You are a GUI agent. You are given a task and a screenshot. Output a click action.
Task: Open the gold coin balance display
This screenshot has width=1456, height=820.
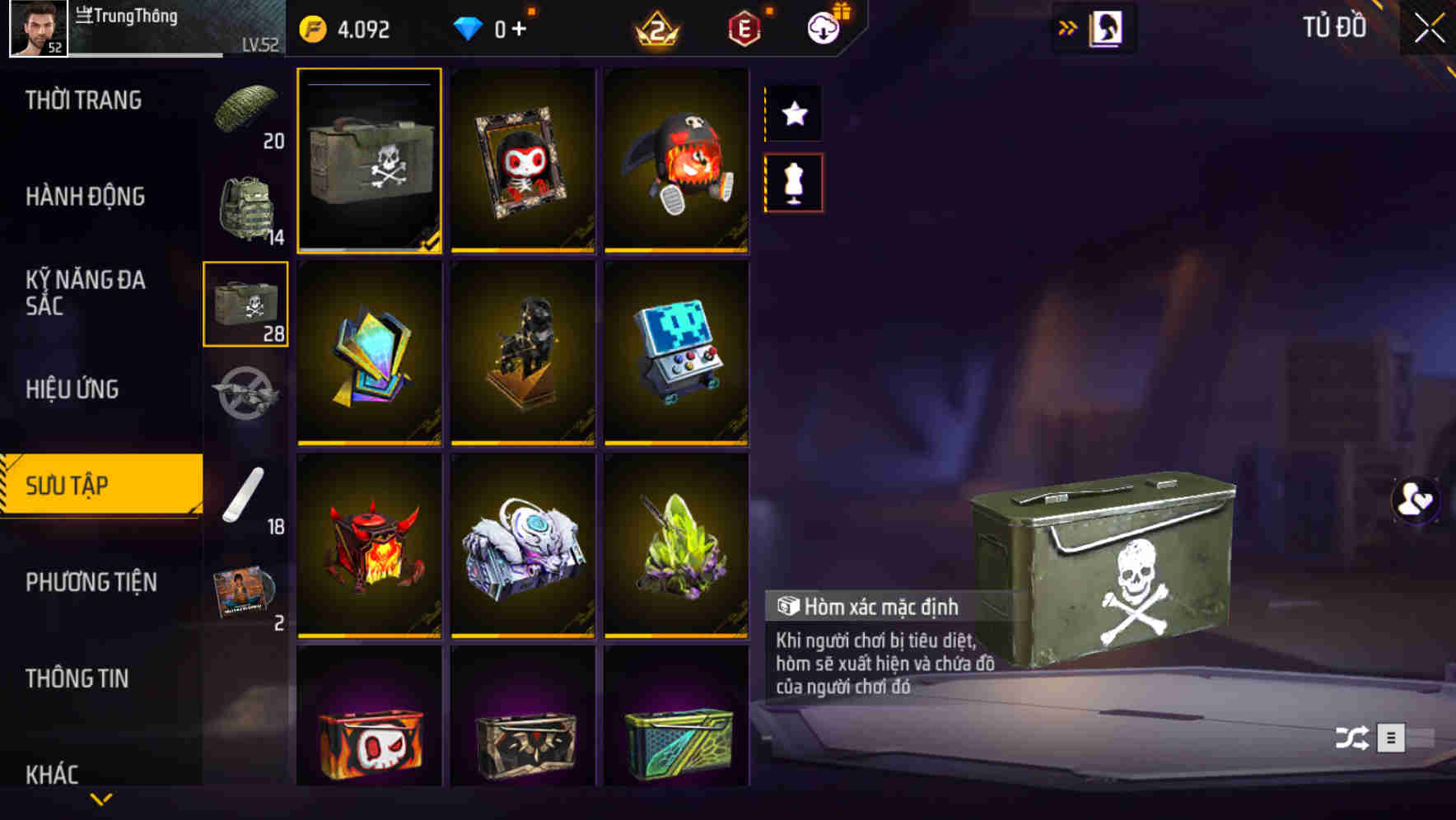[x=346, y=28]
